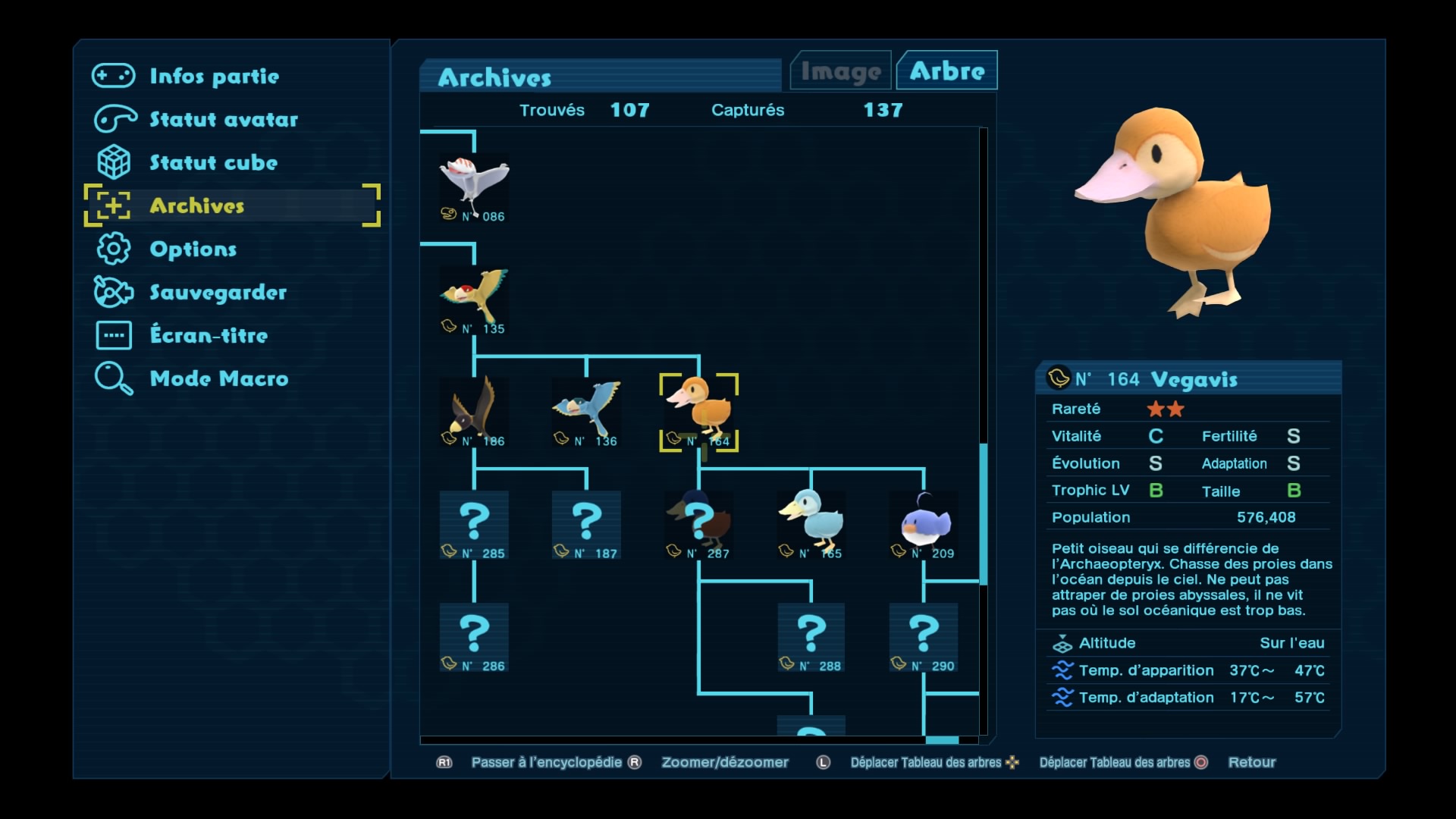Switch to the Image tab
1456x819 pixels.
coord(840,71)
